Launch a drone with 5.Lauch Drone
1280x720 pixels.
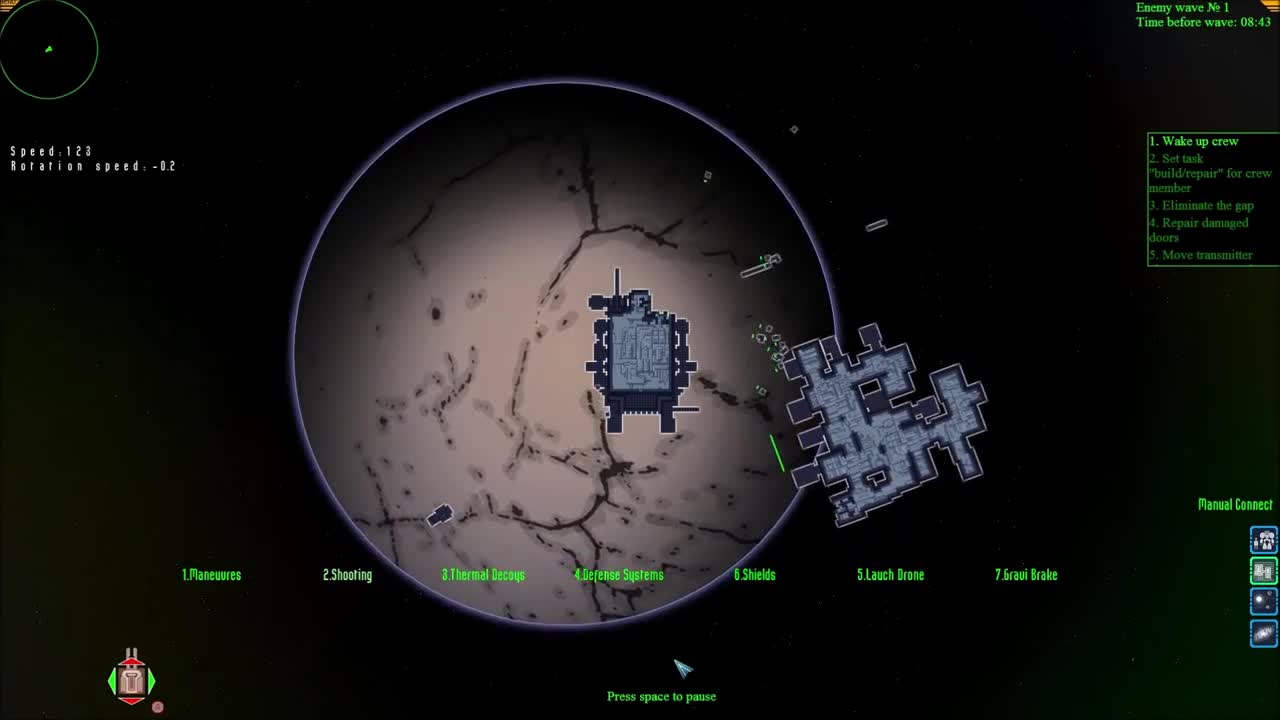coord(890,575)
